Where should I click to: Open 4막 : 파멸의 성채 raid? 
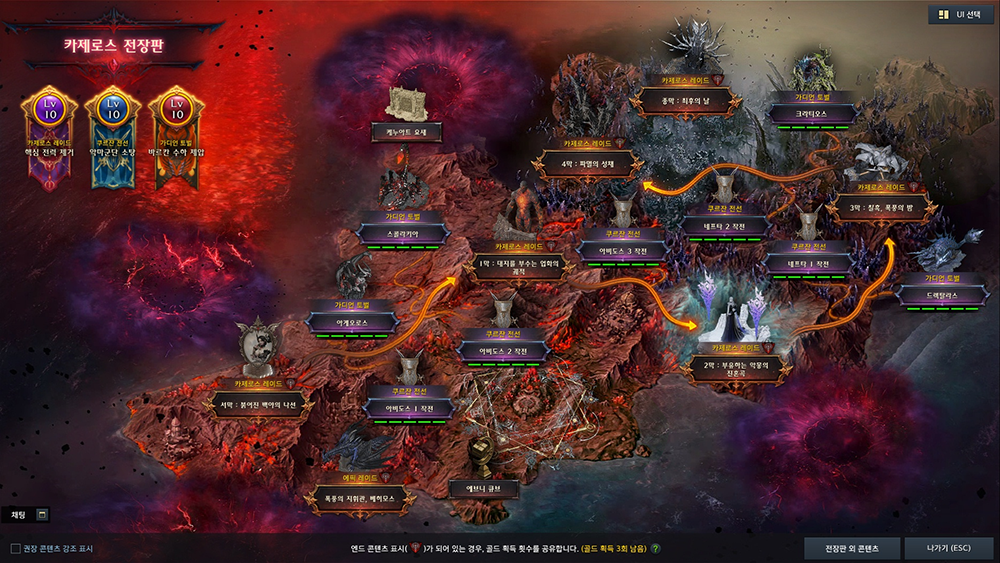(x=585, y=164)
